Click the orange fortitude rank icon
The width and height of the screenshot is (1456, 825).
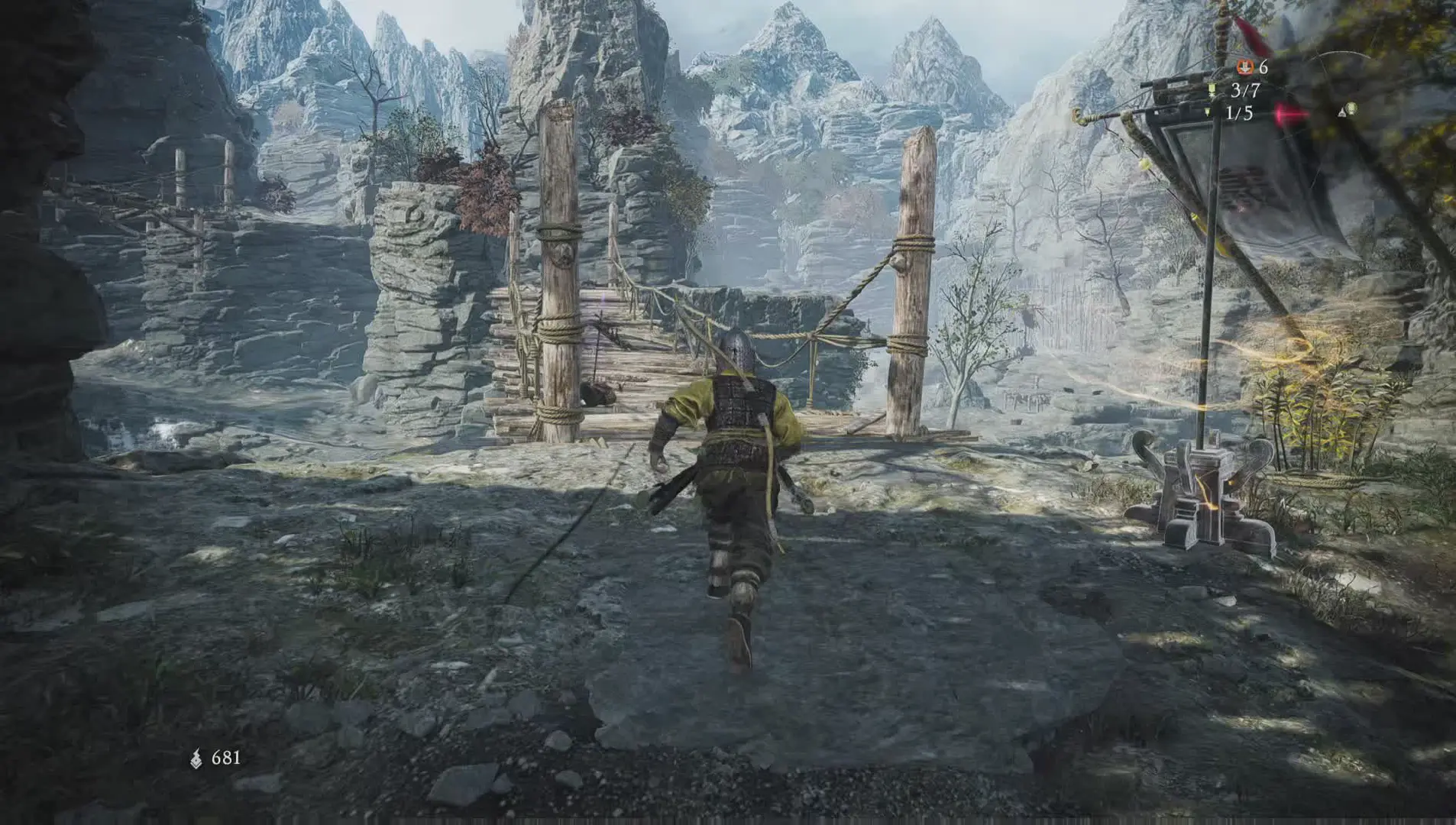[x=1244, y=68]
